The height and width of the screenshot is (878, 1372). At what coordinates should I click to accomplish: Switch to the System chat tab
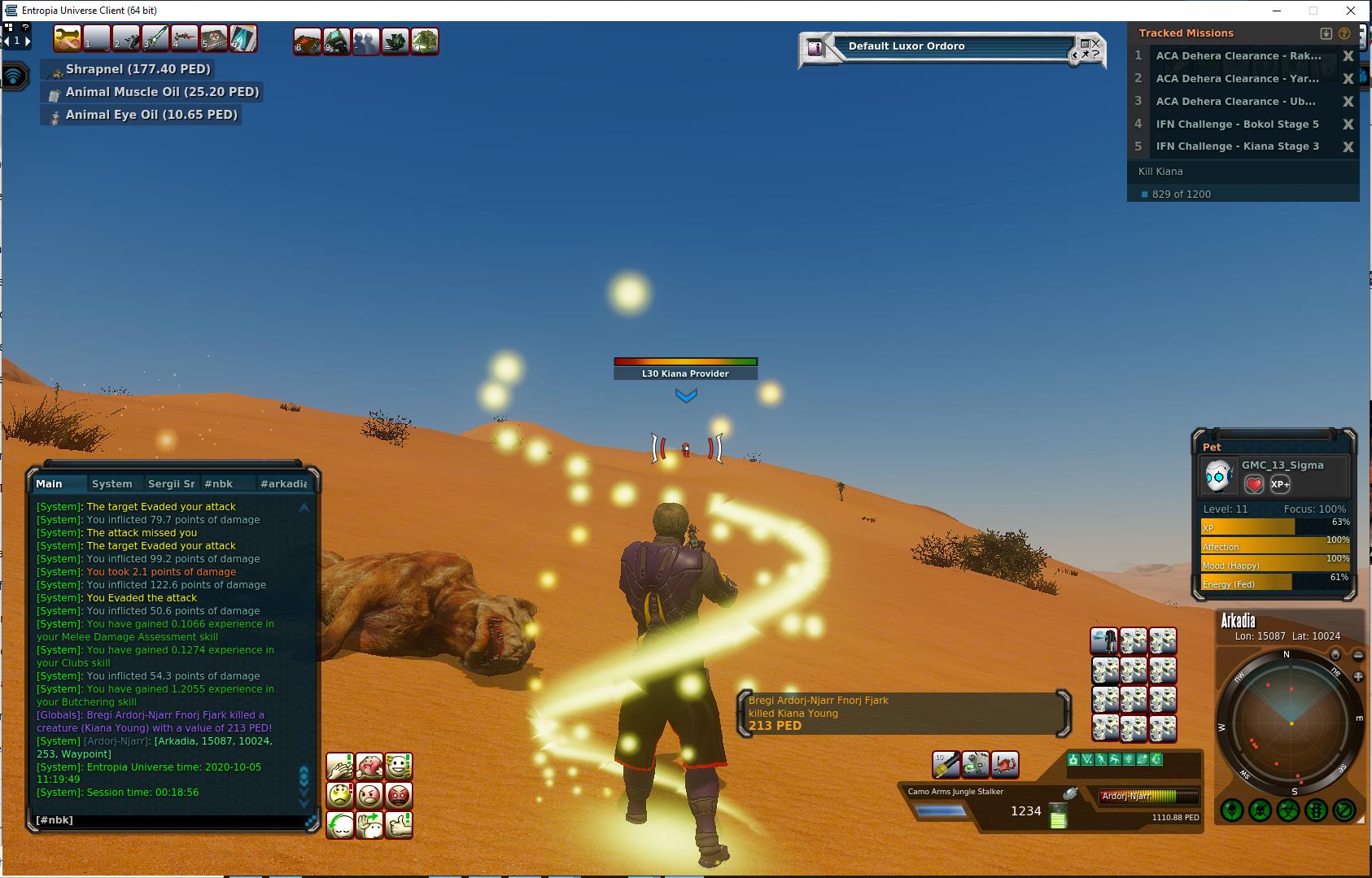tap(111, 483)
